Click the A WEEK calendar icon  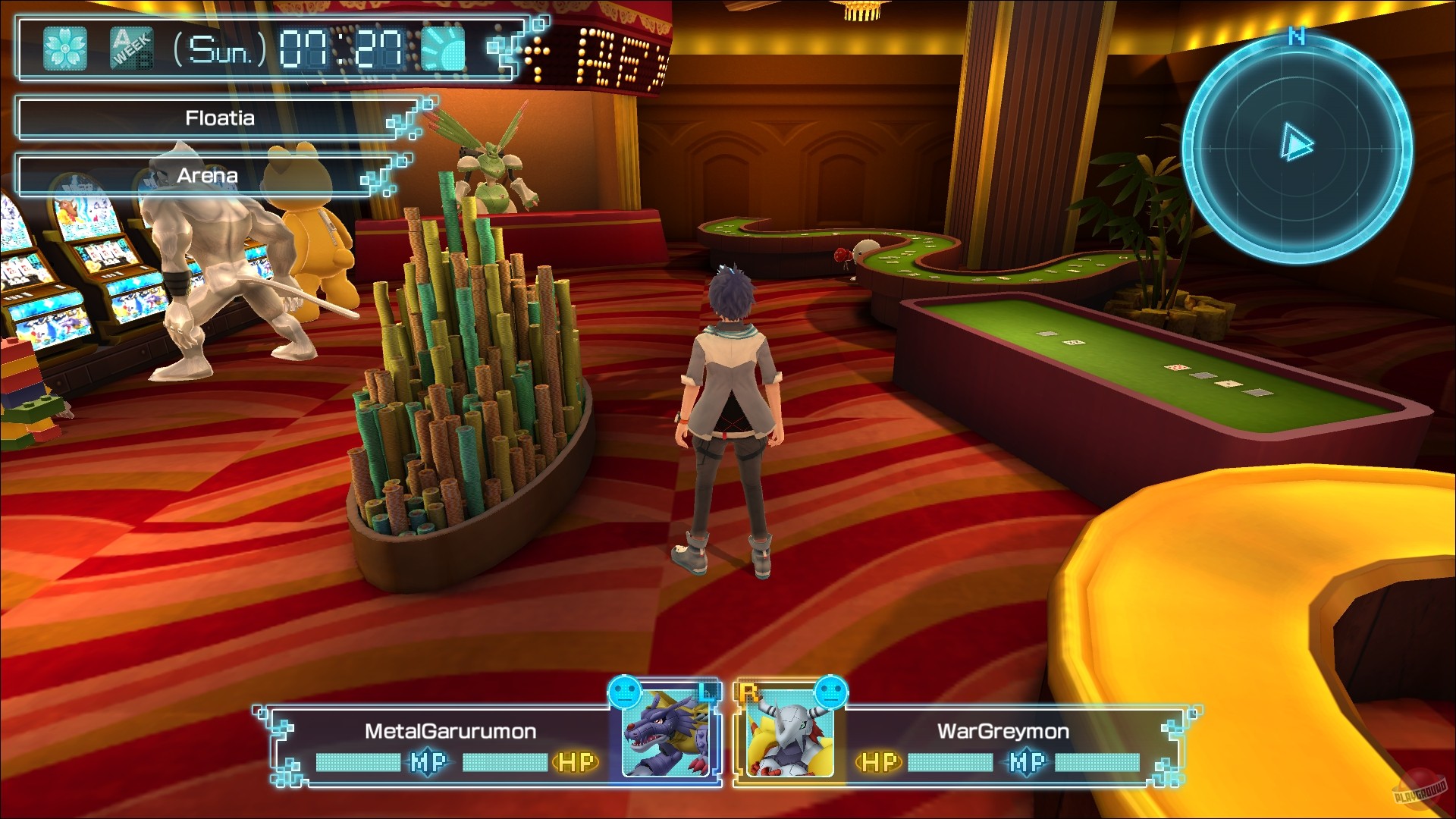click(x=133, y=47)
